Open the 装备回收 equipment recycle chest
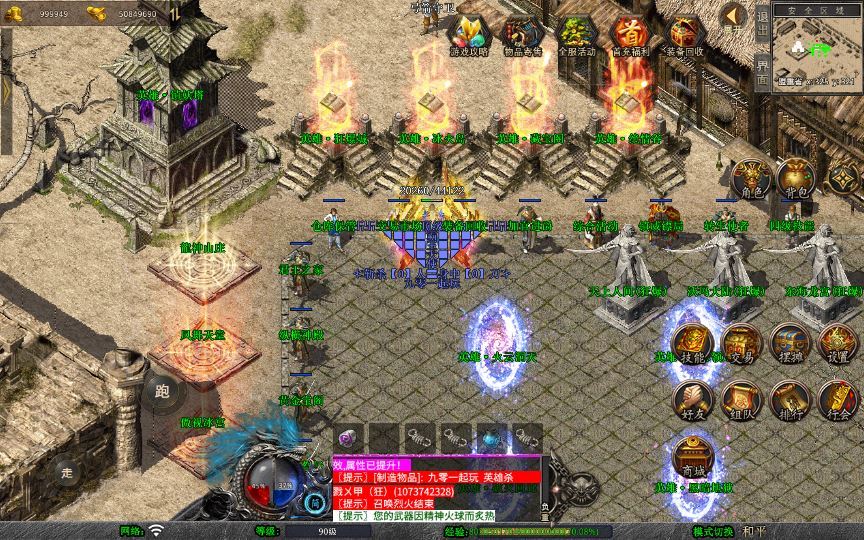The image size is (864, 540). 685,35
